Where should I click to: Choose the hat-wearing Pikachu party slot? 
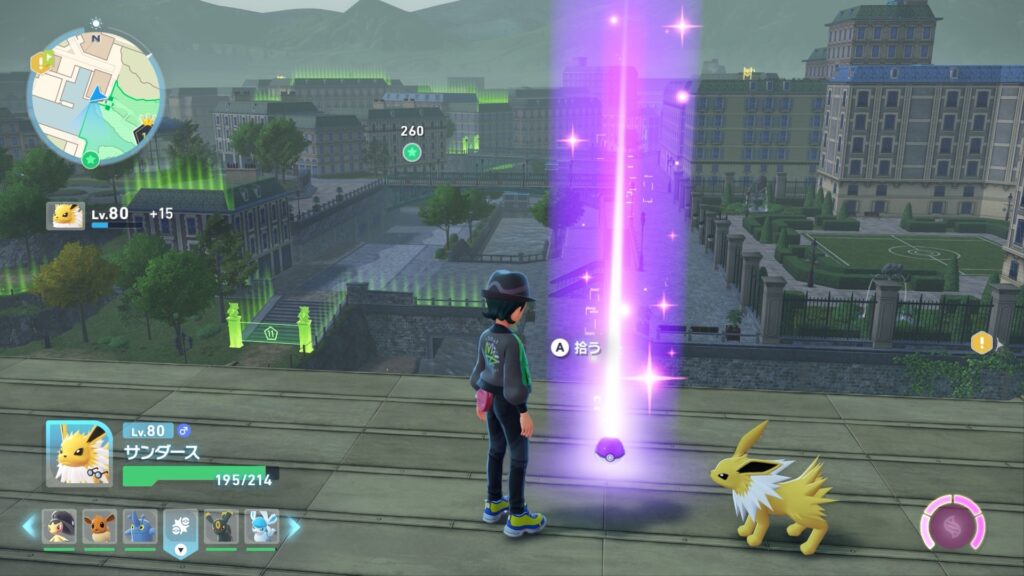click(x=59, y=526)
